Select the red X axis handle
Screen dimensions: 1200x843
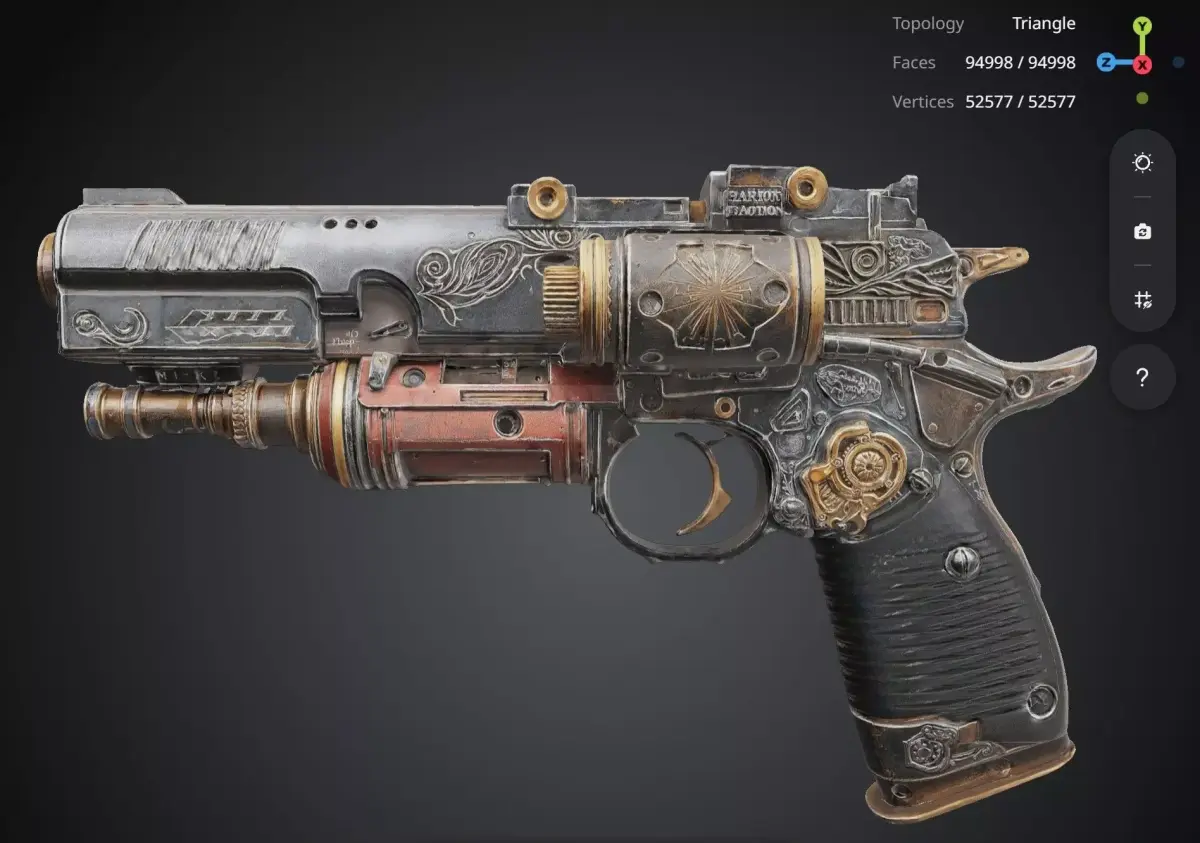[1142, 64]
